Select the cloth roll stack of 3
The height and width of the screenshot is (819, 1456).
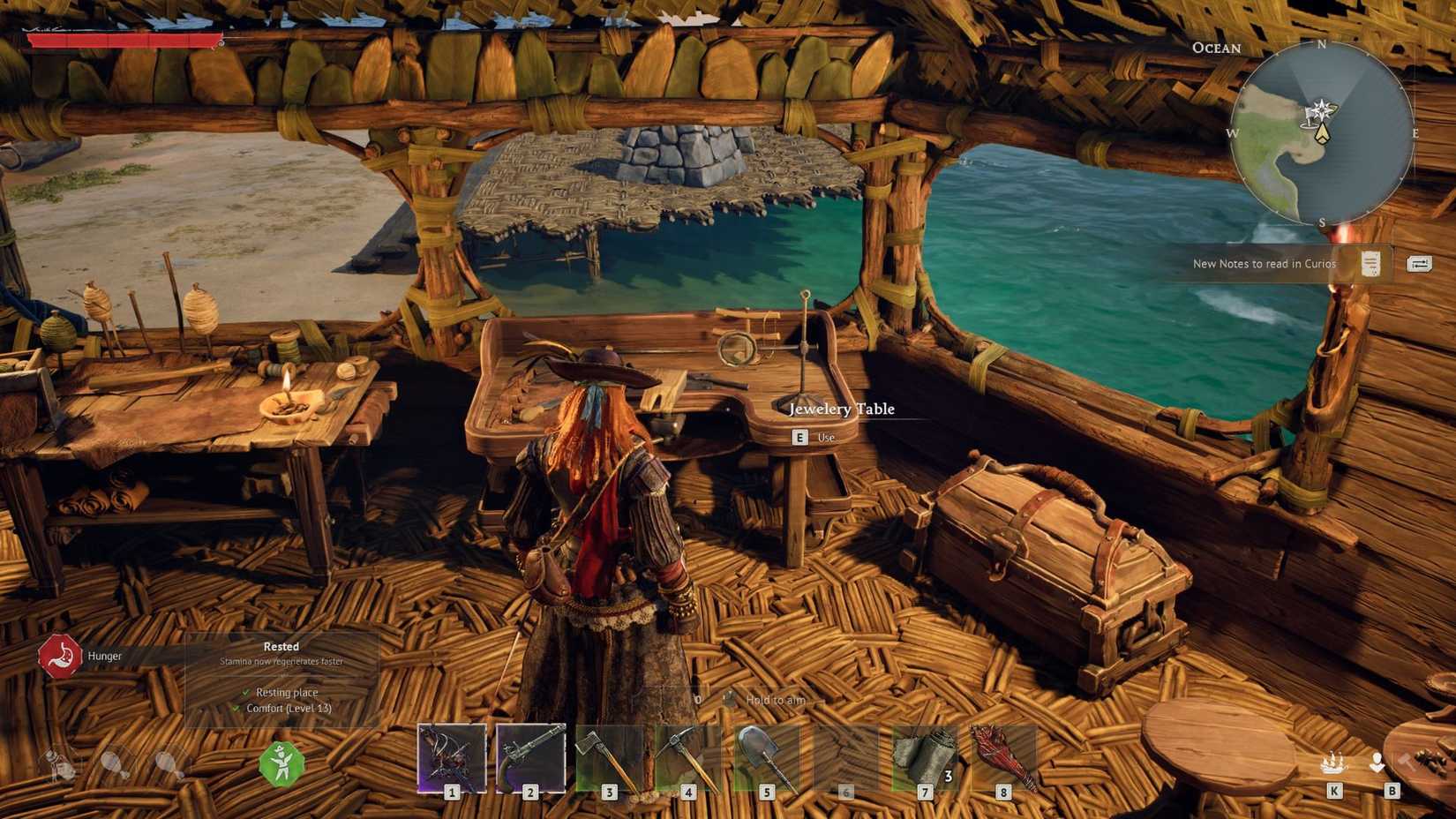(925, 757)
